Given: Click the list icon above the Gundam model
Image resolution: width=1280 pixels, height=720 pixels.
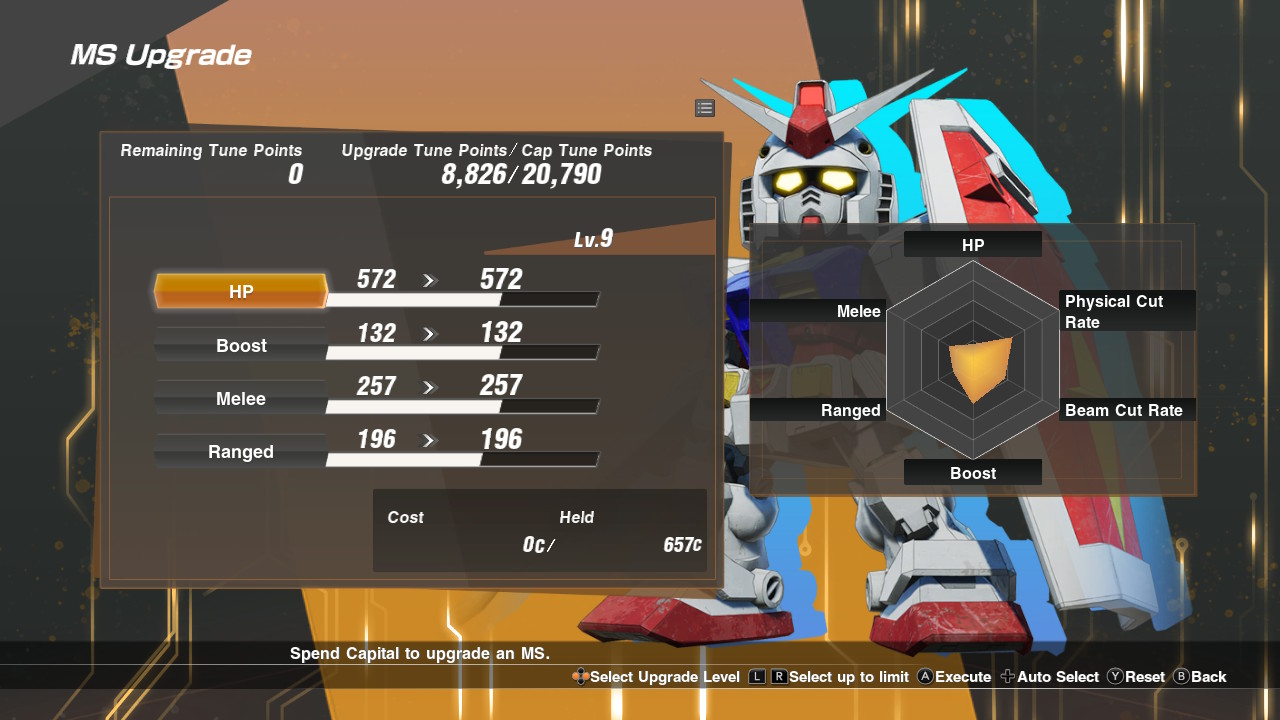Looking at the screenshot, I should (705, 108).
